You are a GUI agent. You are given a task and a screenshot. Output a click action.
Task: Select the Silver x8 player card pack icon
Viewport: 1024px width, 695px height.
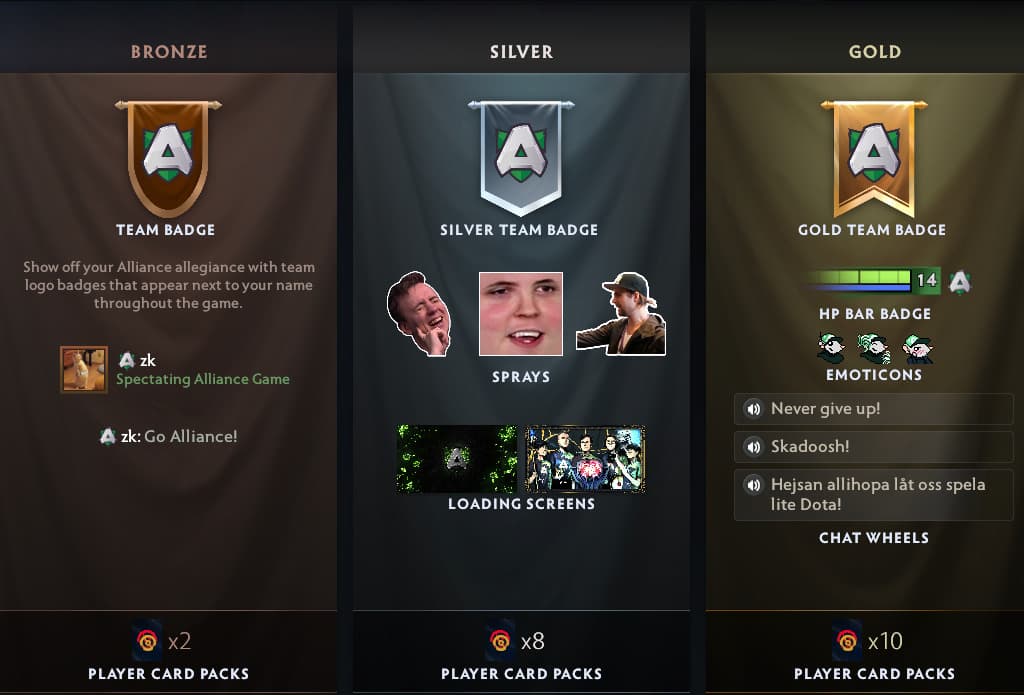pyautogui.click(x=499, y=640)
